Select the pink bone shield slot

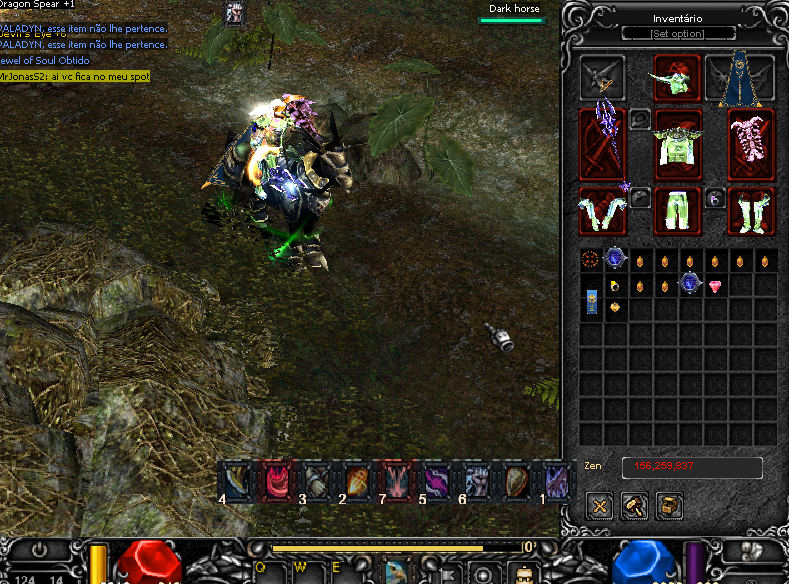(751, 143)
